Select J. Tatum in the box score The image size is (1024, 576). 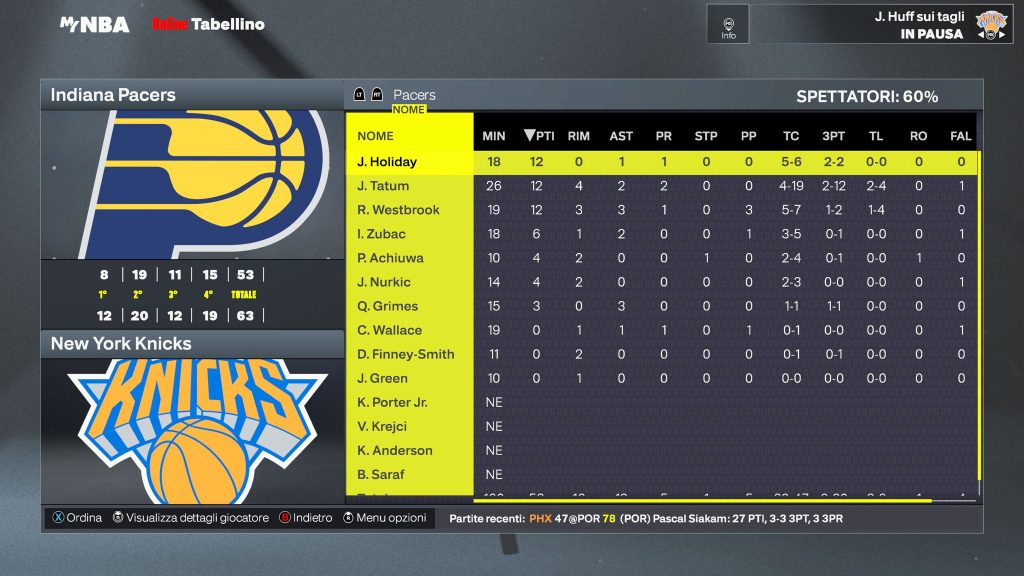383,186
